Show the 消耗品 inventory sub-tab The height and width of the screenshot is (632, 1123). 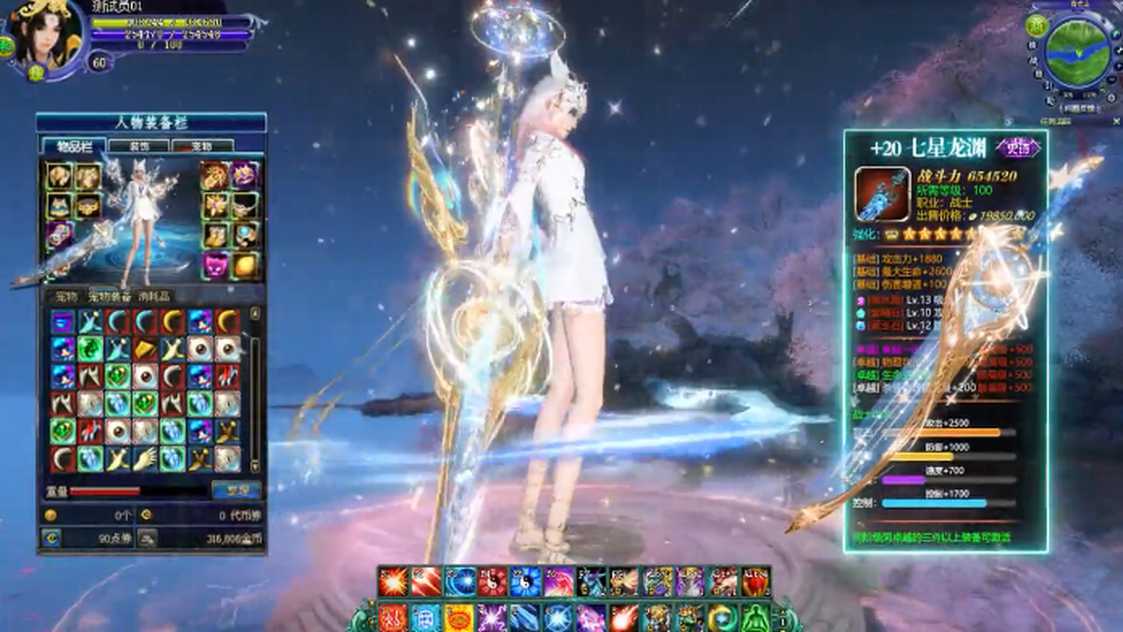(154, 297)
